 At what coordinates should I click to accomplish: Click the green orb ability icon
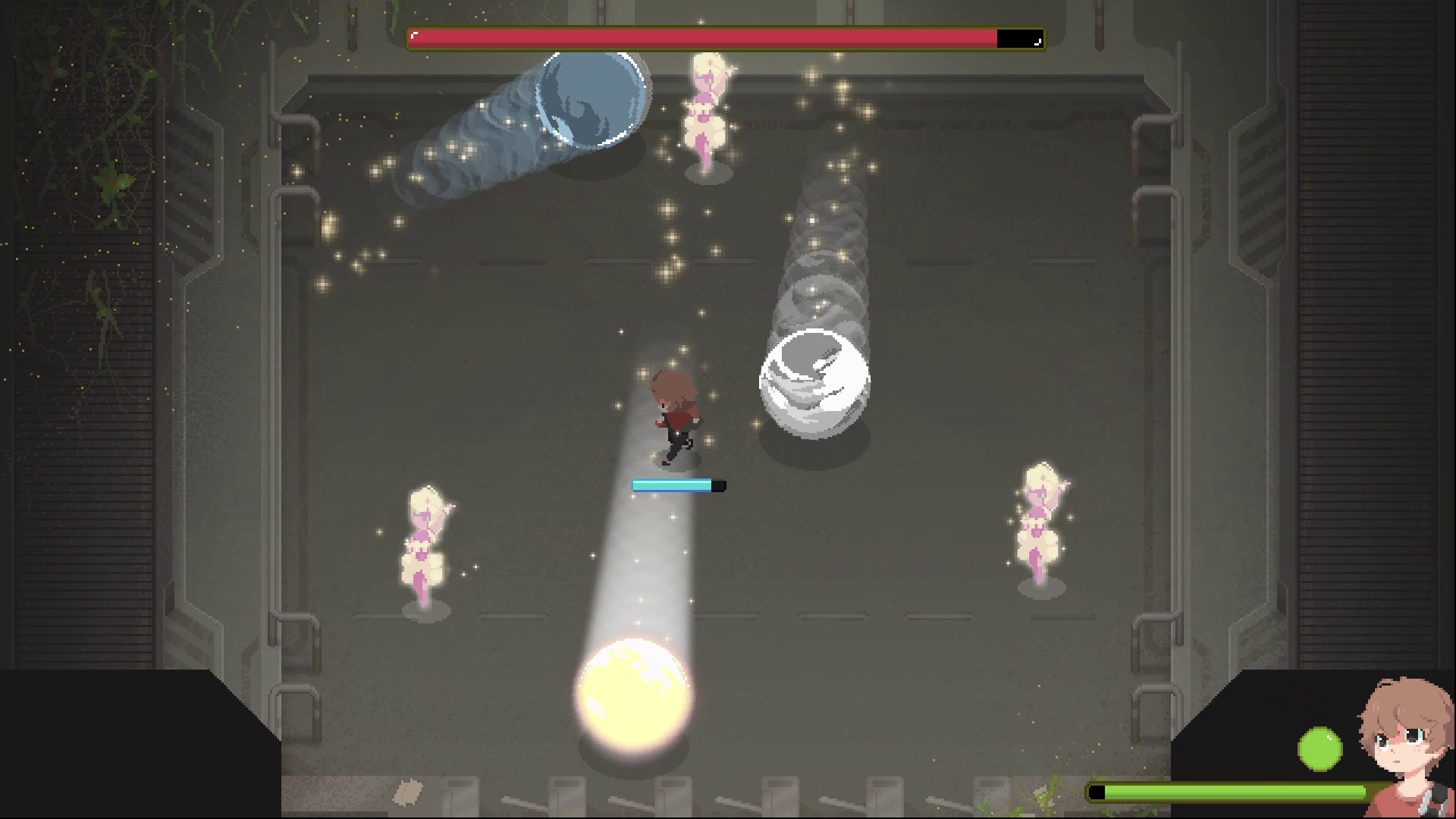1319,749
